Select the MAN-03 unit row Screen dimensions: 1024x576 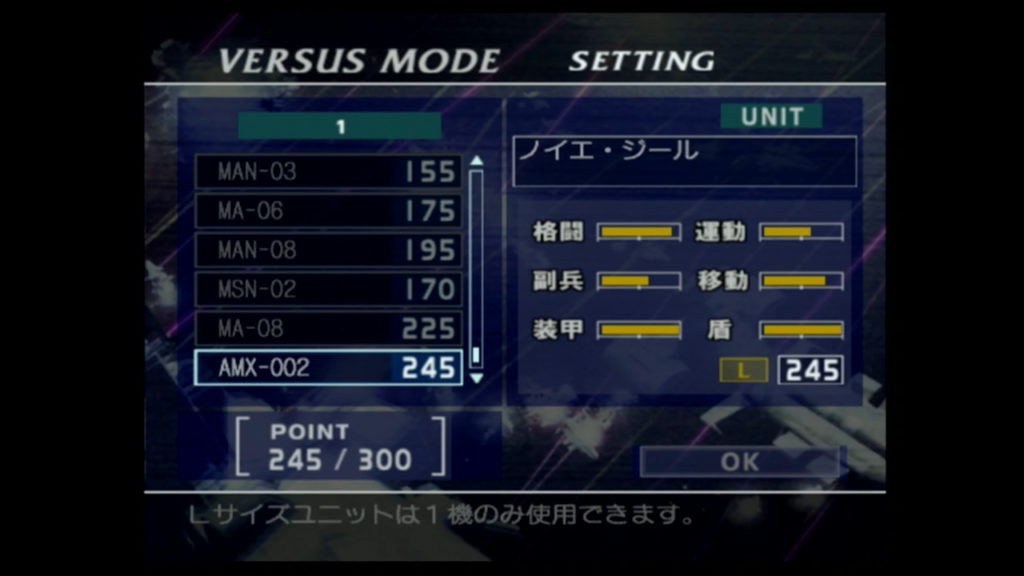click(x=328, y=172)
